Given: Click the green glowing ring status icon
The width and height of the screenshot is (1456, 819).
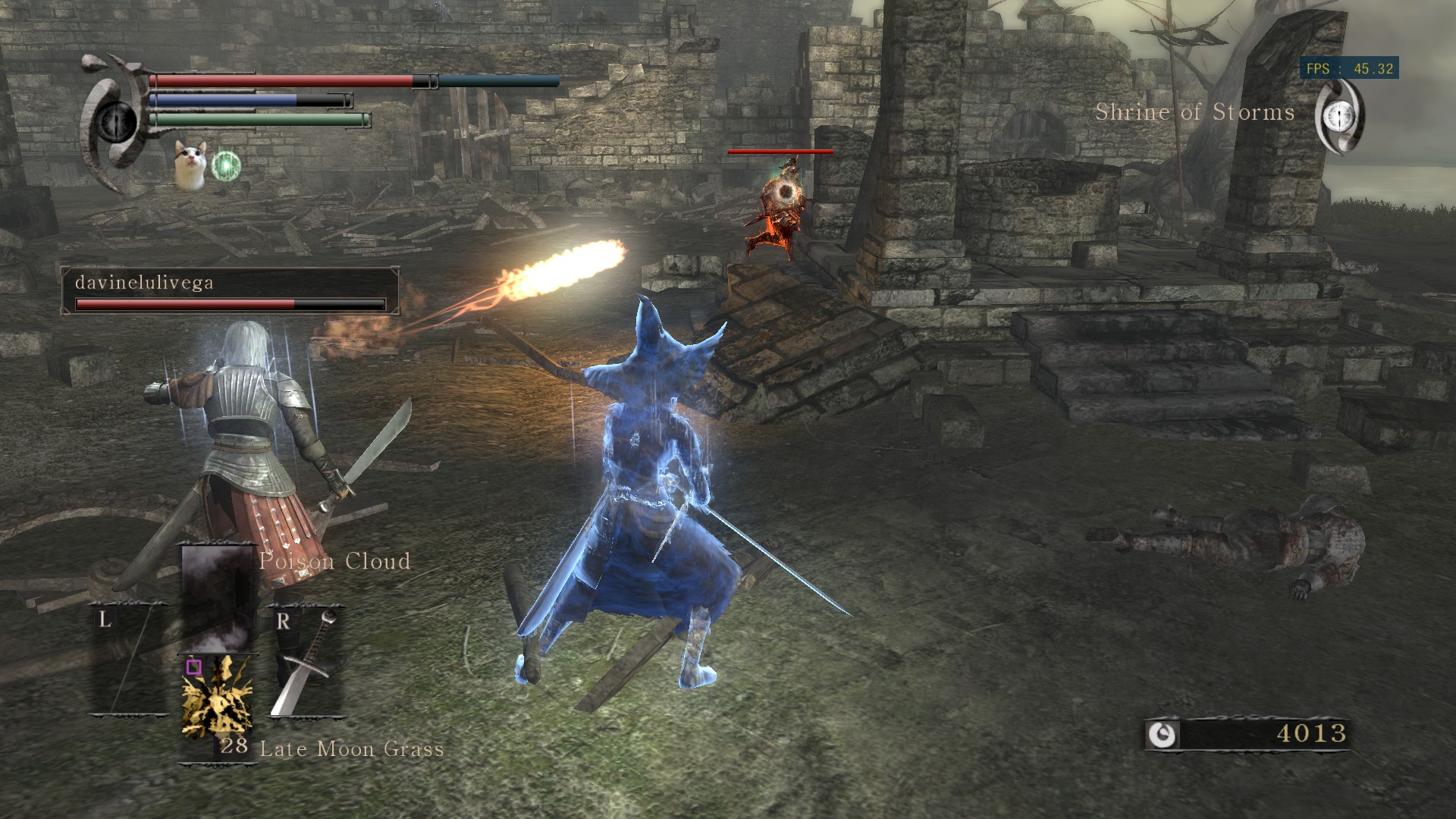Looking at the screenshot, I should pos(225,166).
